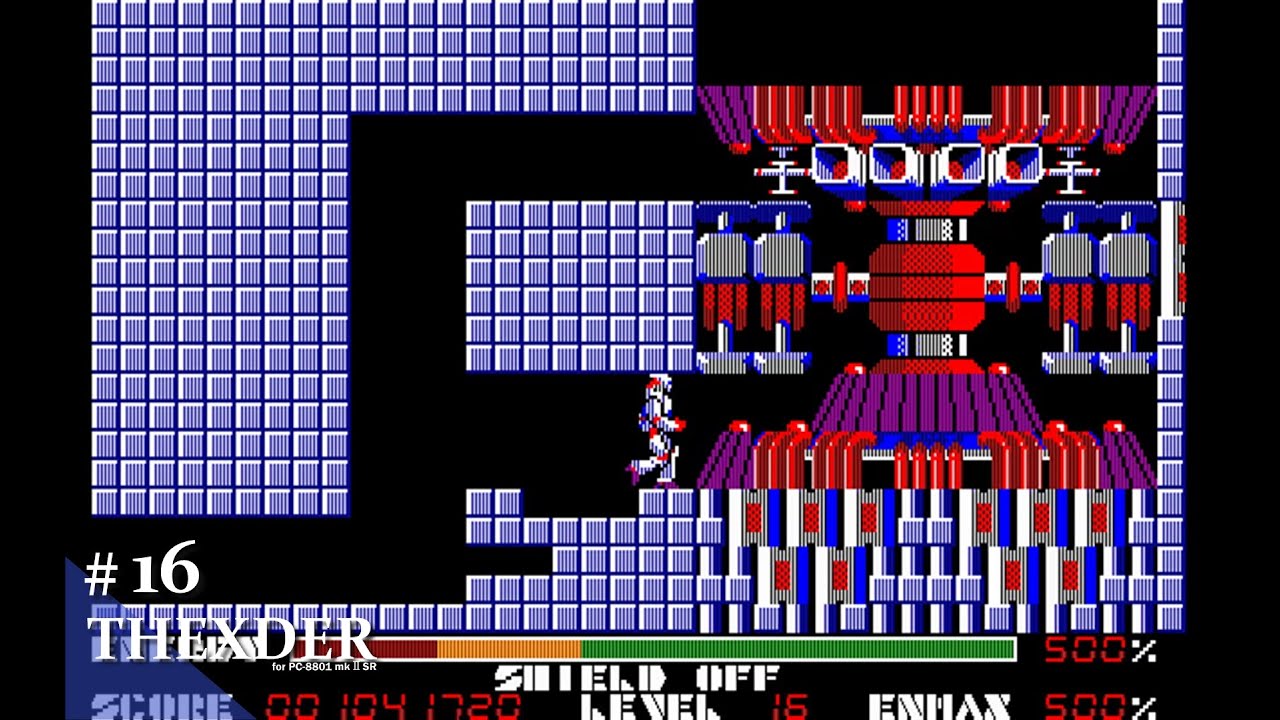Toggle the red 500% readout above the energy bar
Screen dimensions: 1280x720
click(x=1085, y=650)
